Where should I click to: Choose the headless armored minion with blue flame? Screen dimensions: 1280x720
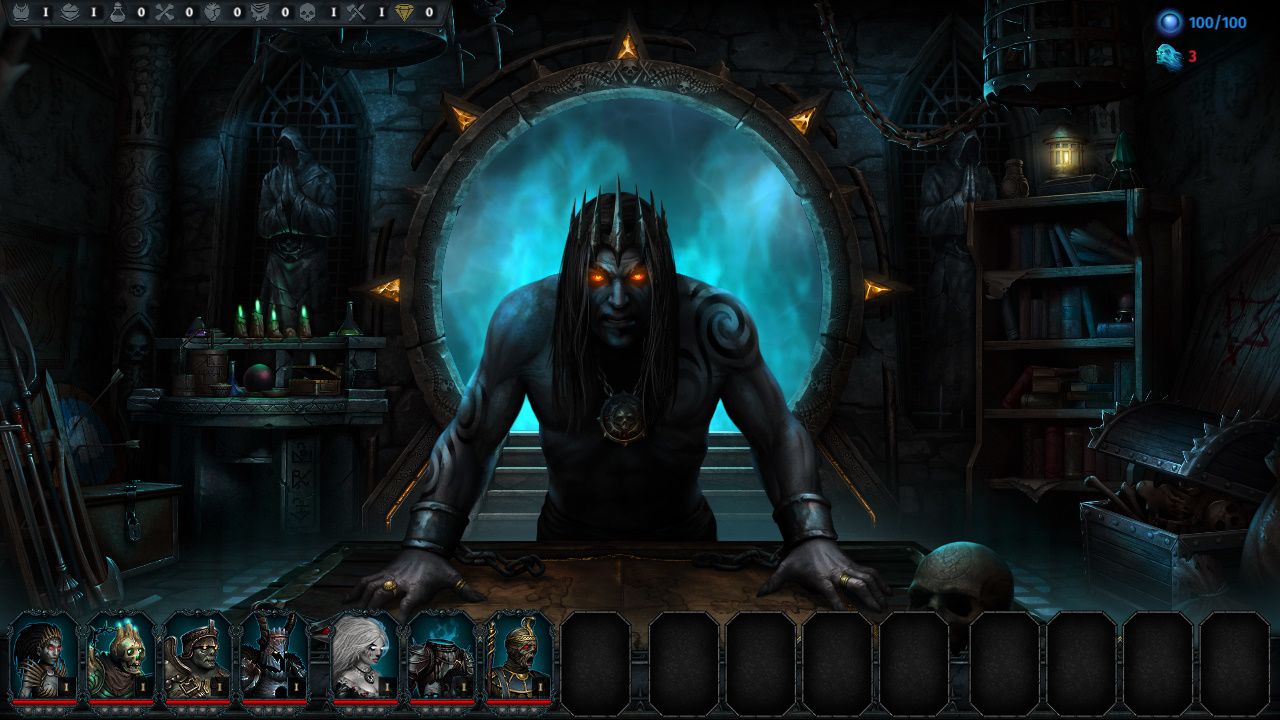tap(441, 656)
